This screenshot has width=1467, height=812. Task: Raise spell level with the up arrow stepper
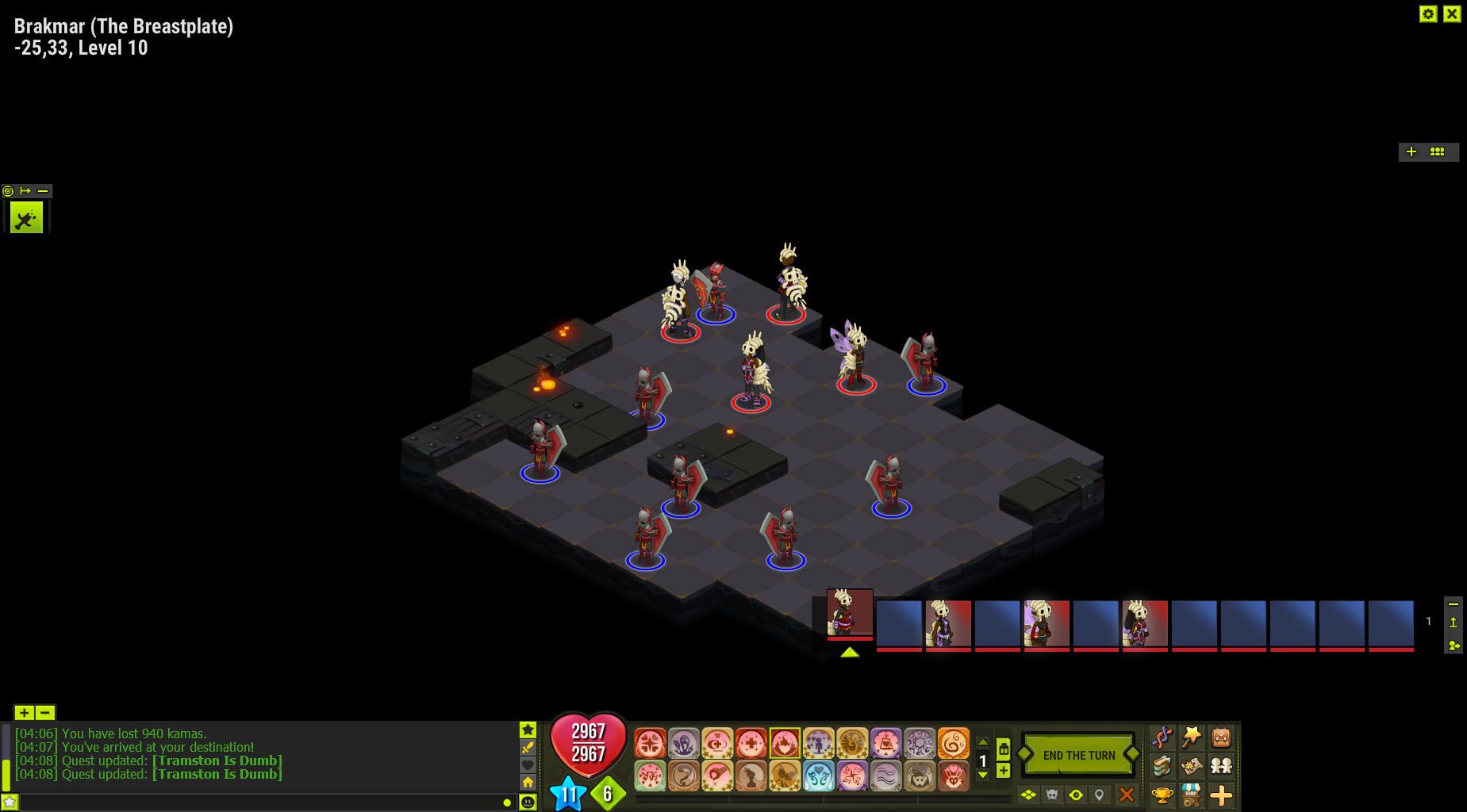point(983,742)
